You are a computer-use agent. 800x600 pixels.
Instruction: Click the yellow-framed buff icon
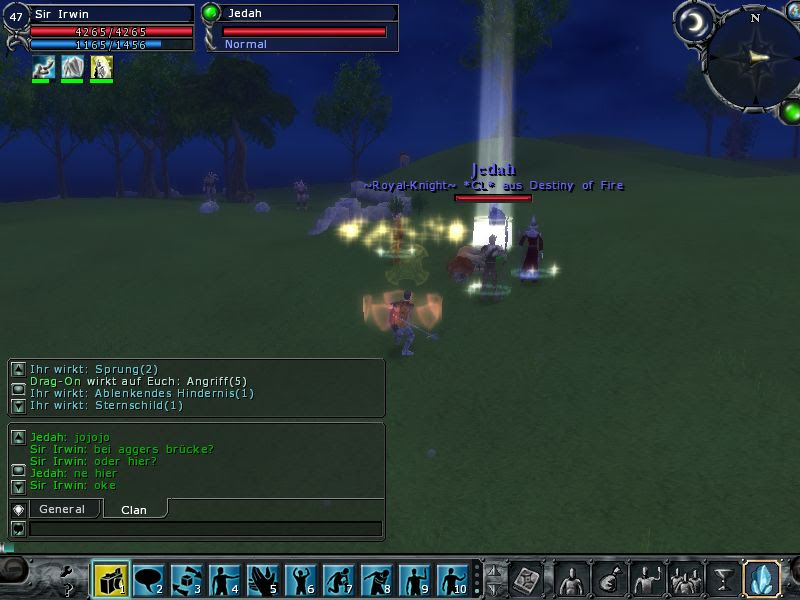(x=101, y=67)
